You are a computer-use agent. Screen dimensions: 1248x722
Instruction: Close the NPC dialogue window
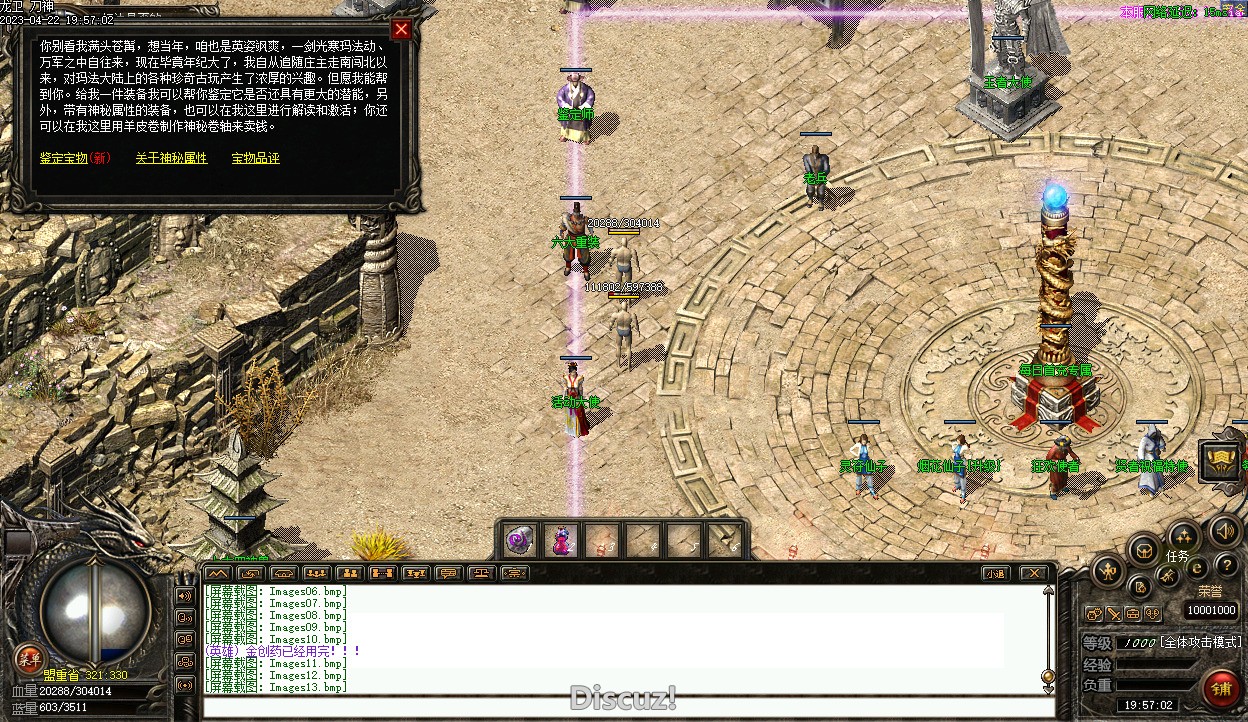tap(401, 30)
